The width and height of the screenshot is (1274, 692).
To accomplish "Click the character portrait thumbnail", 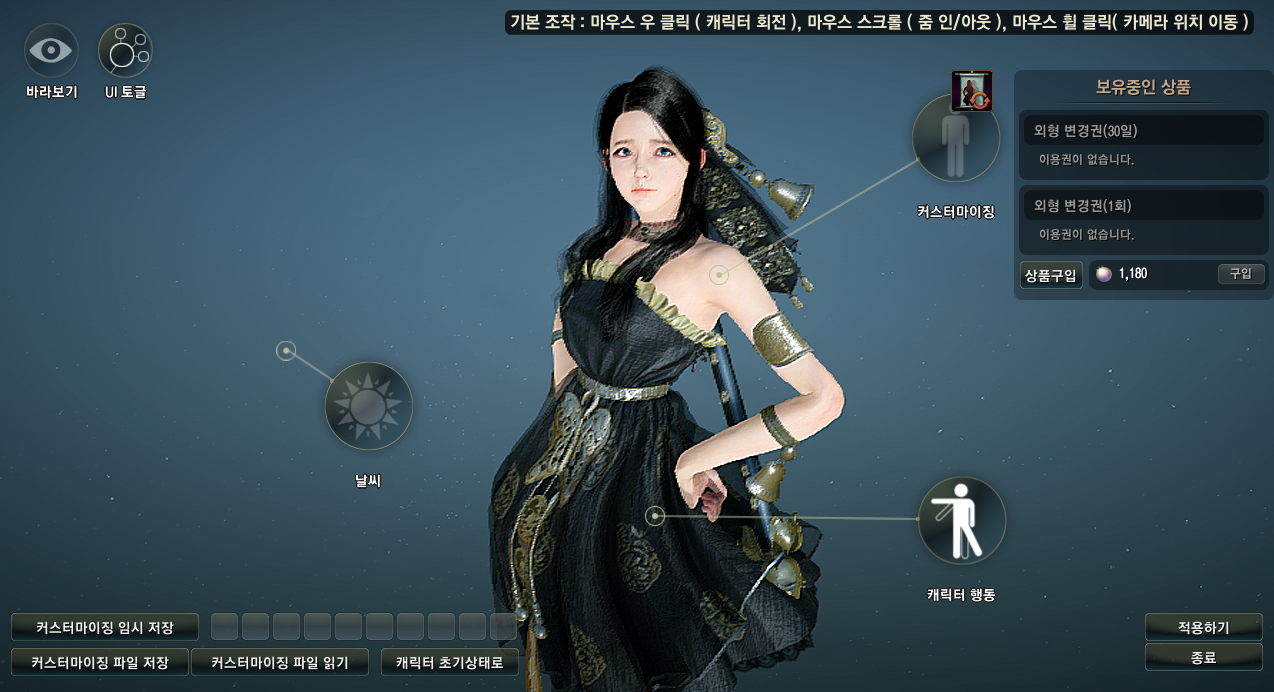I will 971,90.
